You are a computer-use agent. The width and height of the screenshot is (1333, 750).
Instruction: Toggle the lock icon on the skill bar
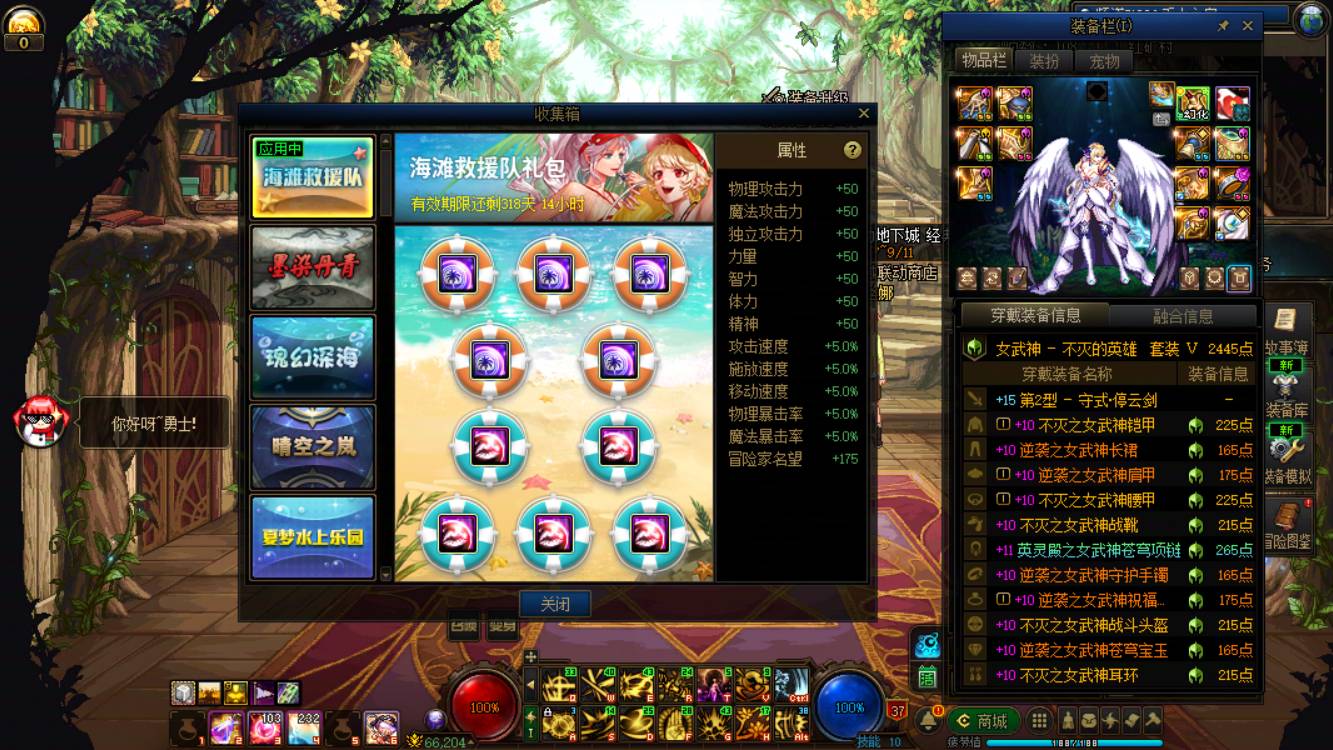point(548,710)
